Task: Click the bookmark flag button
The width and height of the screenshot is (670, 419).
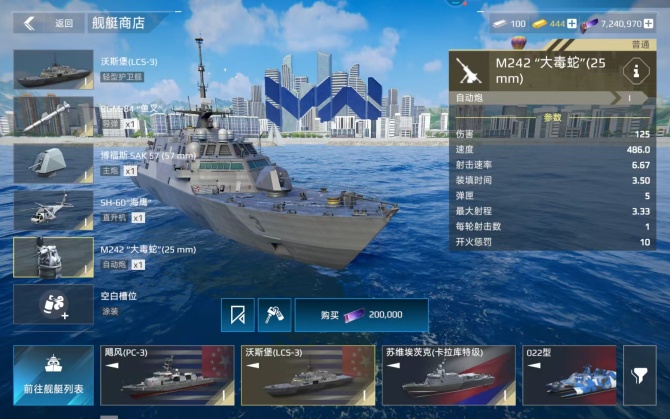Action: [x=238, y=315]
